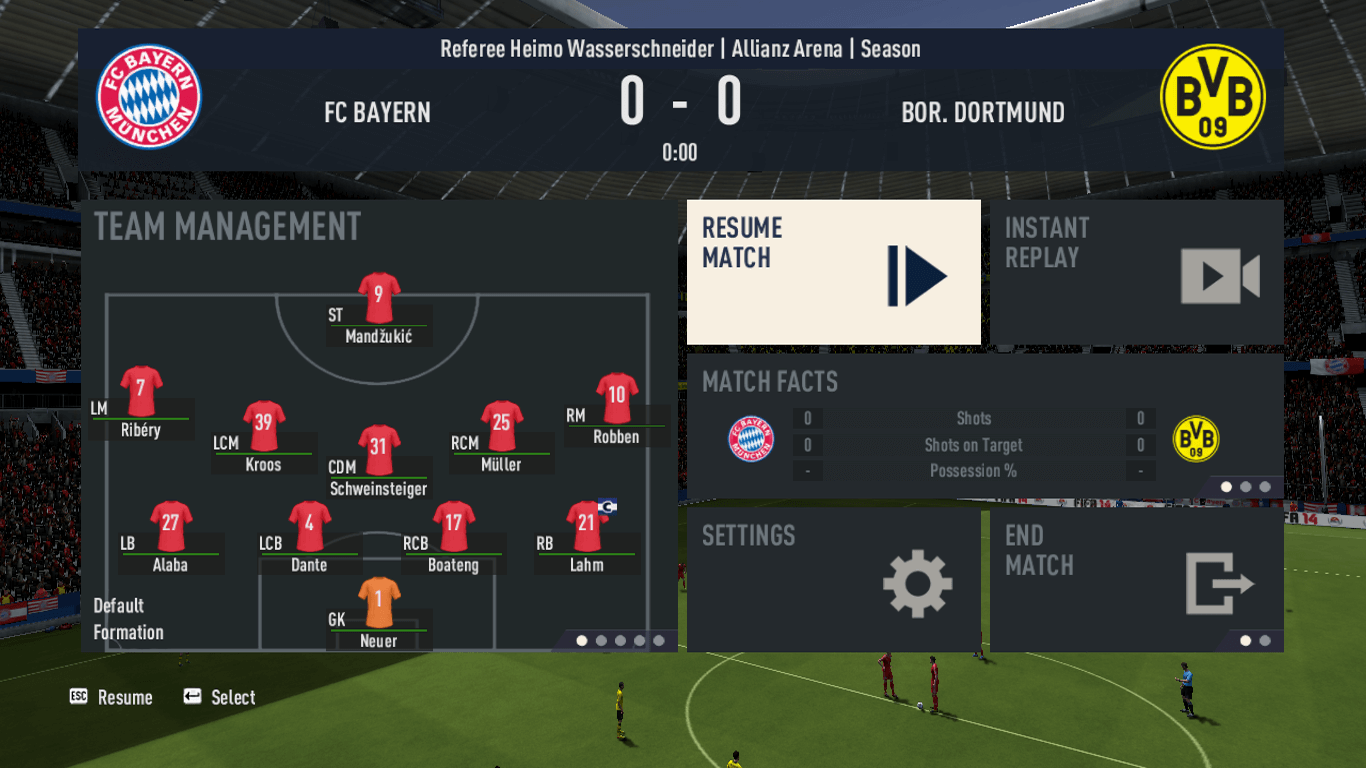1366x768 pixels.
Task: Choose Schweinsteiger's number 31 shirt
Action: (379, 450)
